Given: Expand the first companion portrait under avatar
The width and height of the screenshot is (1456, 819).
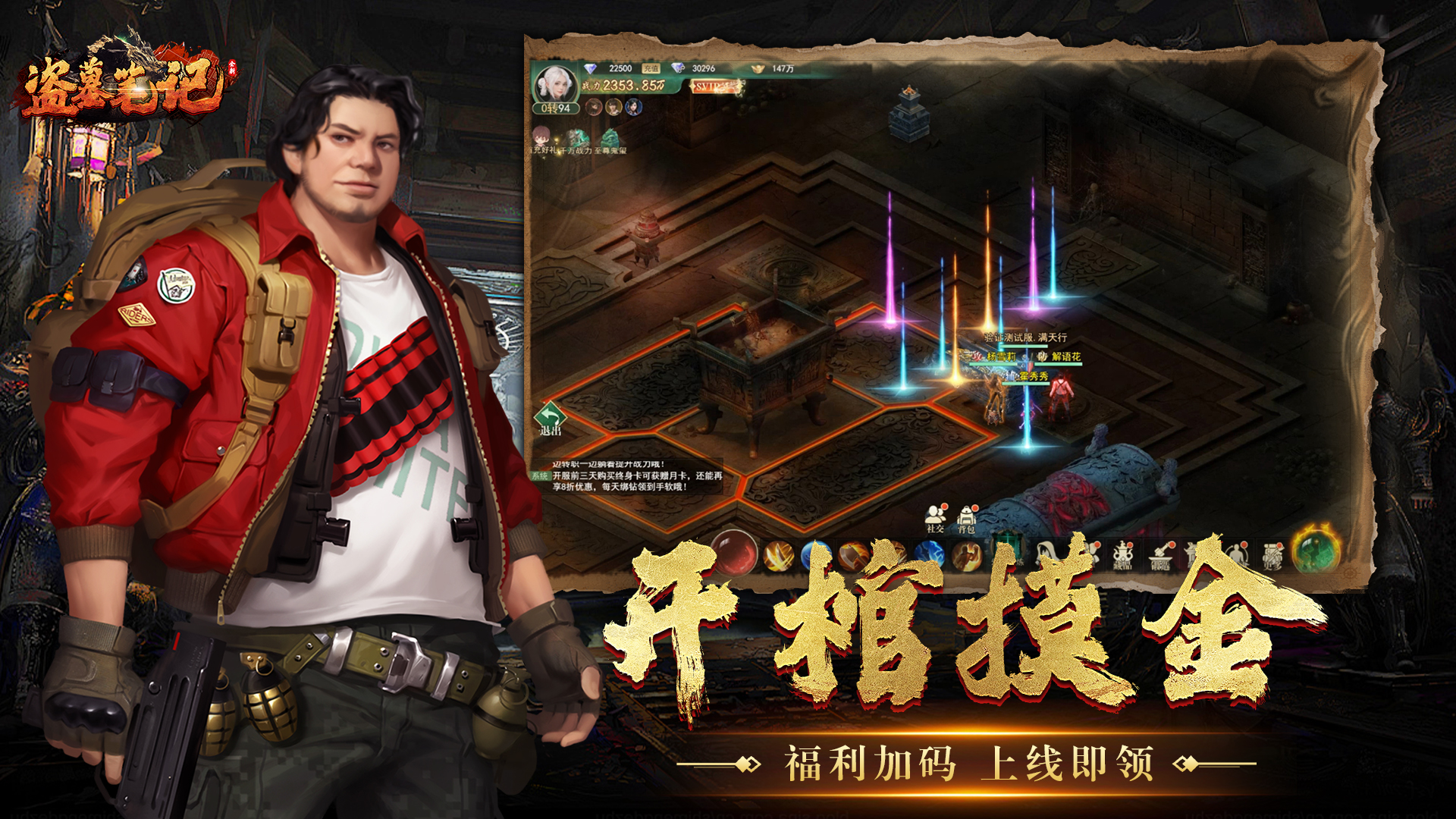Looking at the screenshot, I should pyautogui.click(x=594, y=108).
